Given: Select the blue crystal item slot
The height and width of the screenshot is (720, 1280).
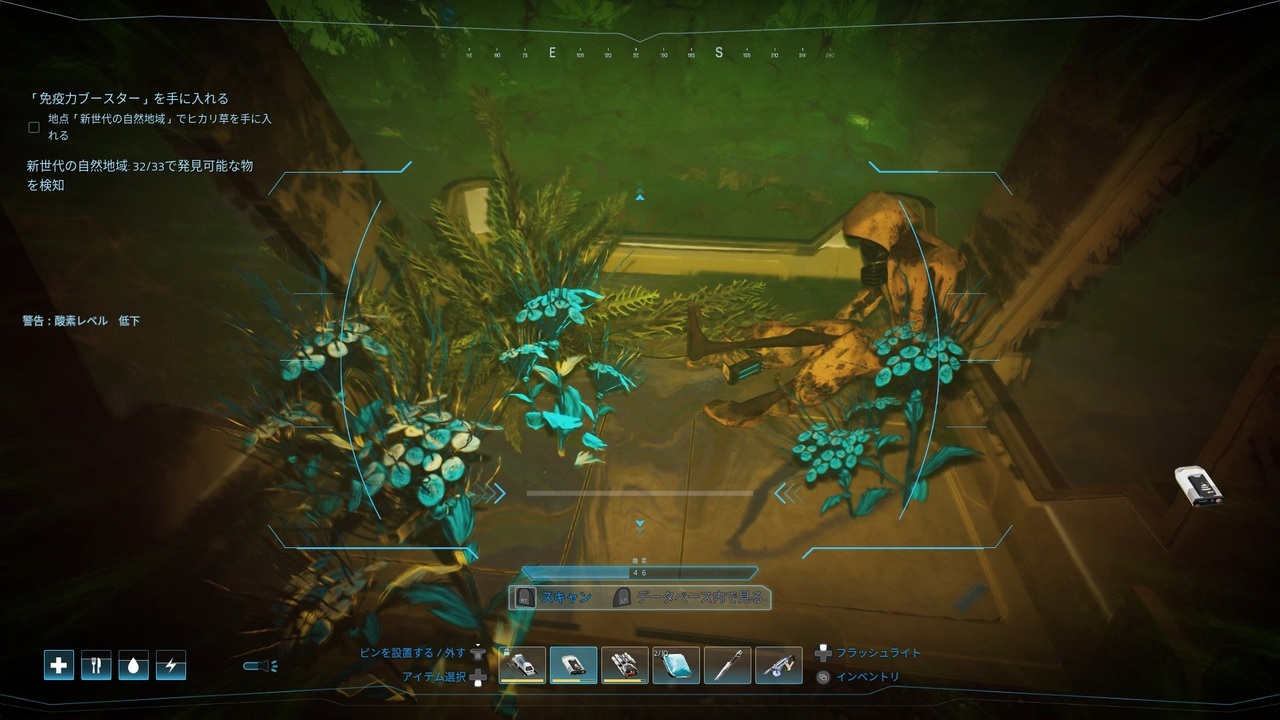Looking at the screenshot, I should tap(676, 665).
